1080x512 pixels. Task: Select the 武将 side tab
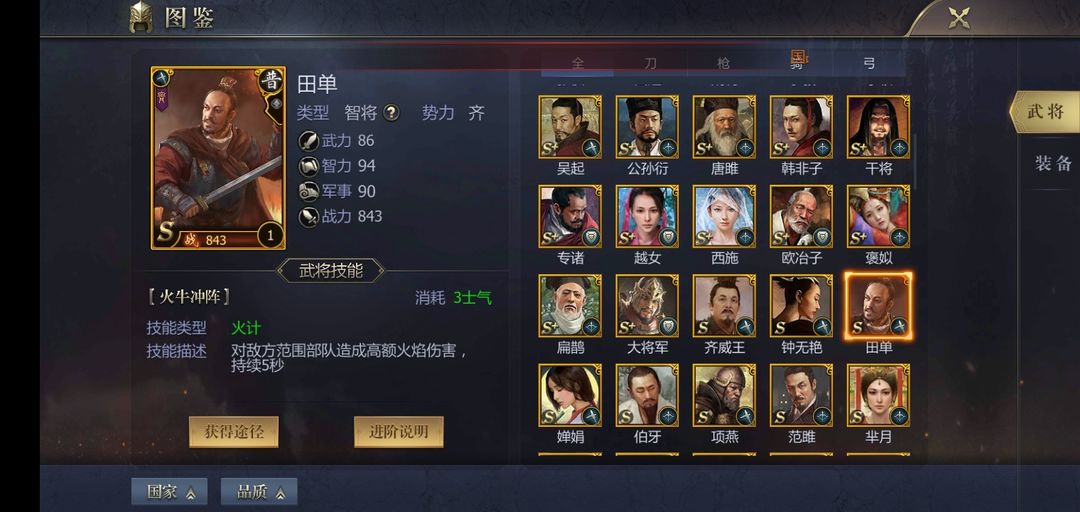[x=1045, y=111]
